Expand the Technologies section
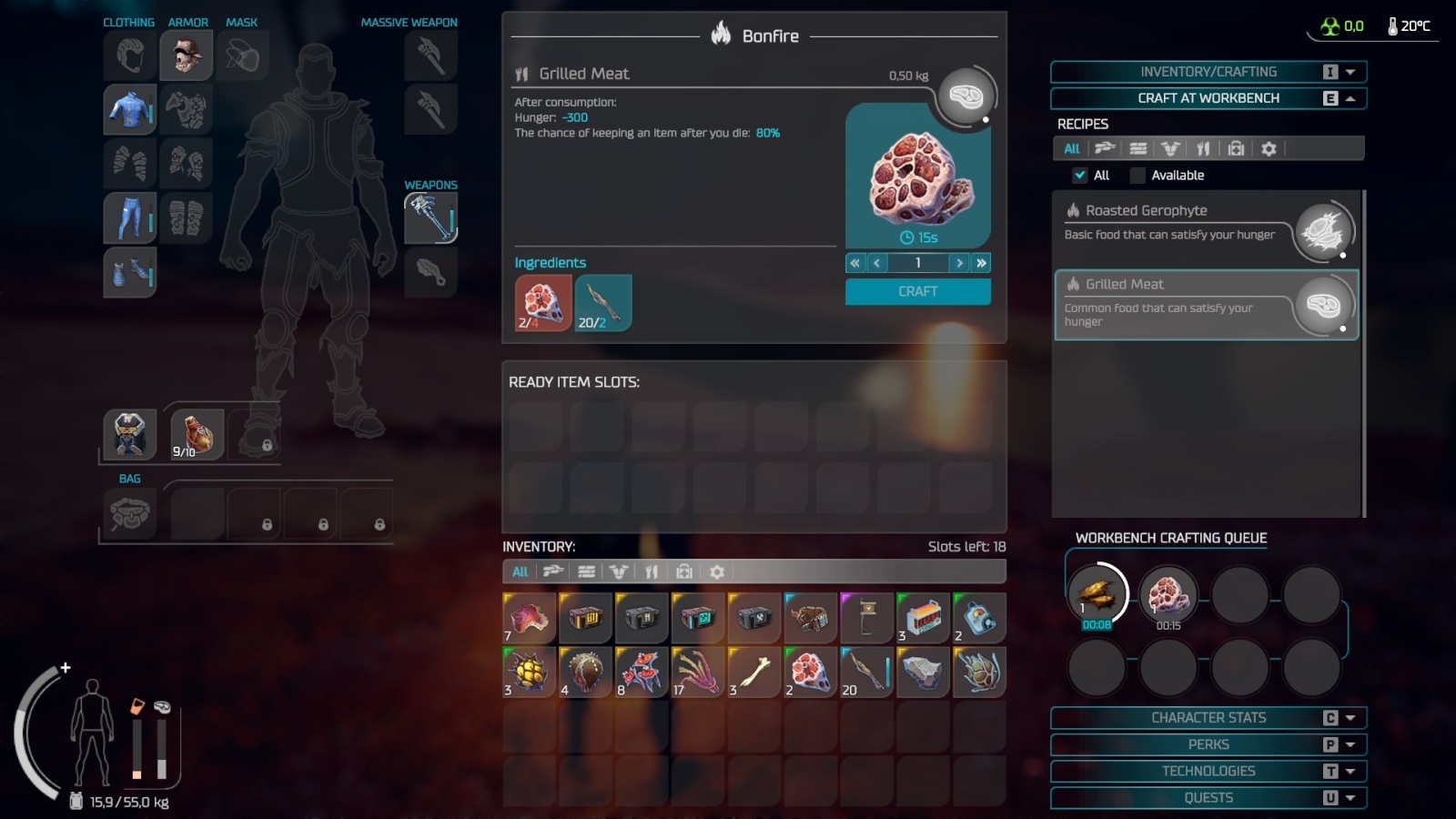Image resolution: width=1456 pixels, height=819 pixels. [1208, 771]
